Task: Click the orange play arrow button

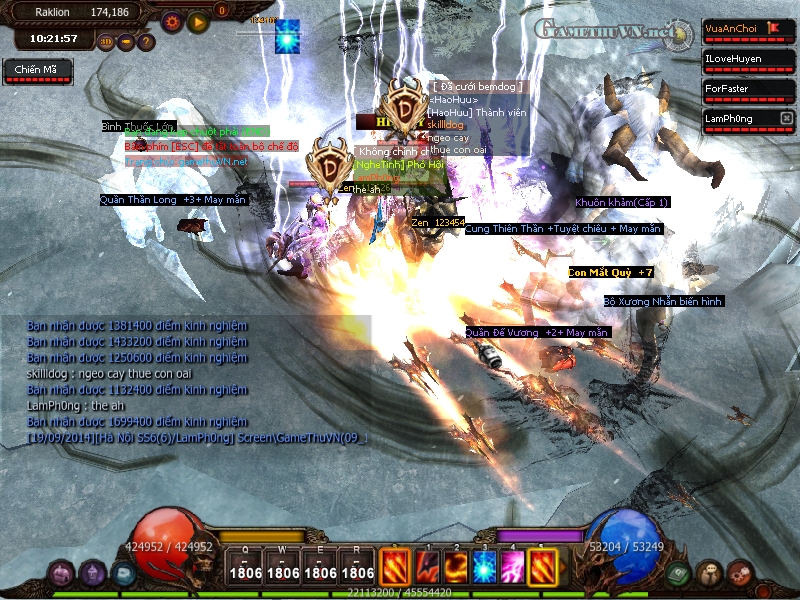Action: tap(198, 20)
